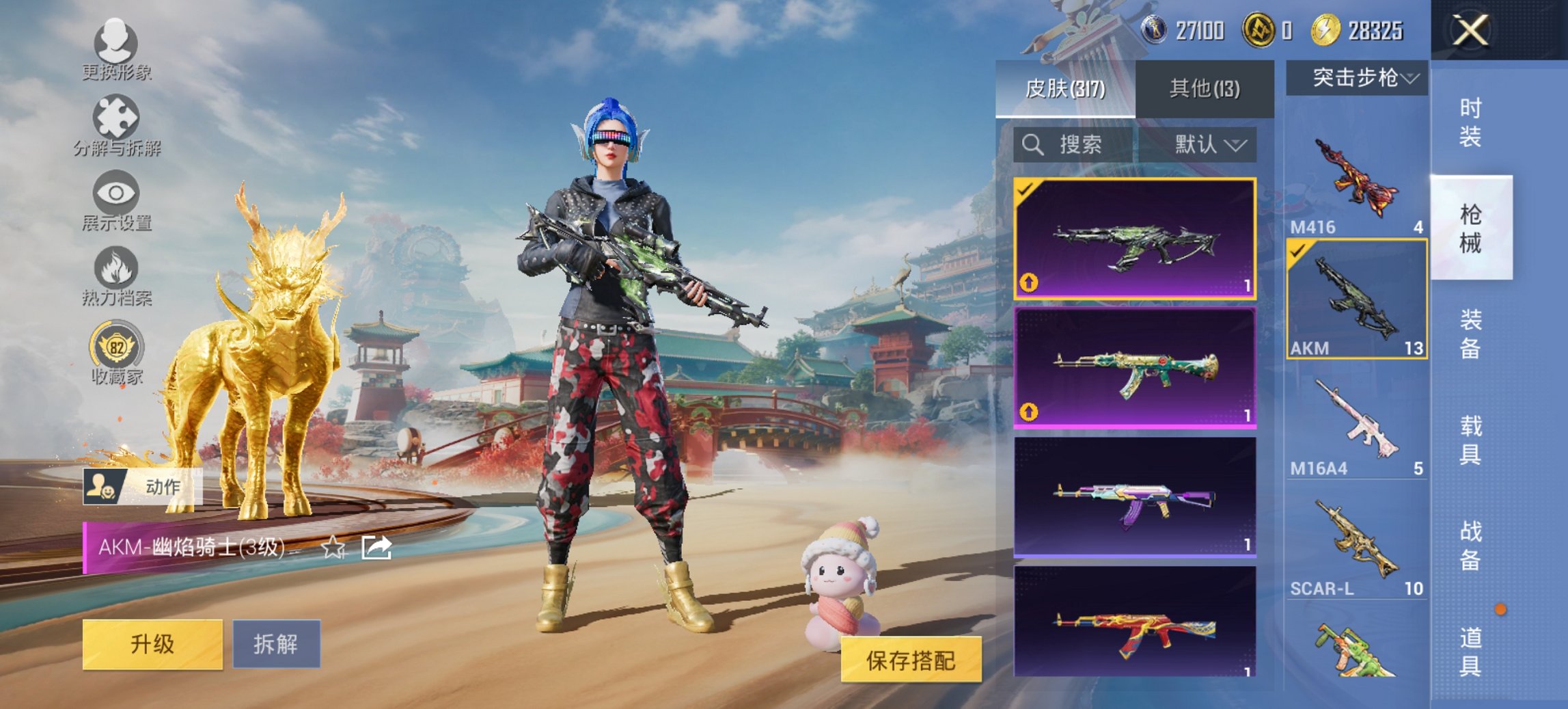Open the 默认 sort order dropdown
This screenshot has height=709, width=1568.
(1202, 145)
